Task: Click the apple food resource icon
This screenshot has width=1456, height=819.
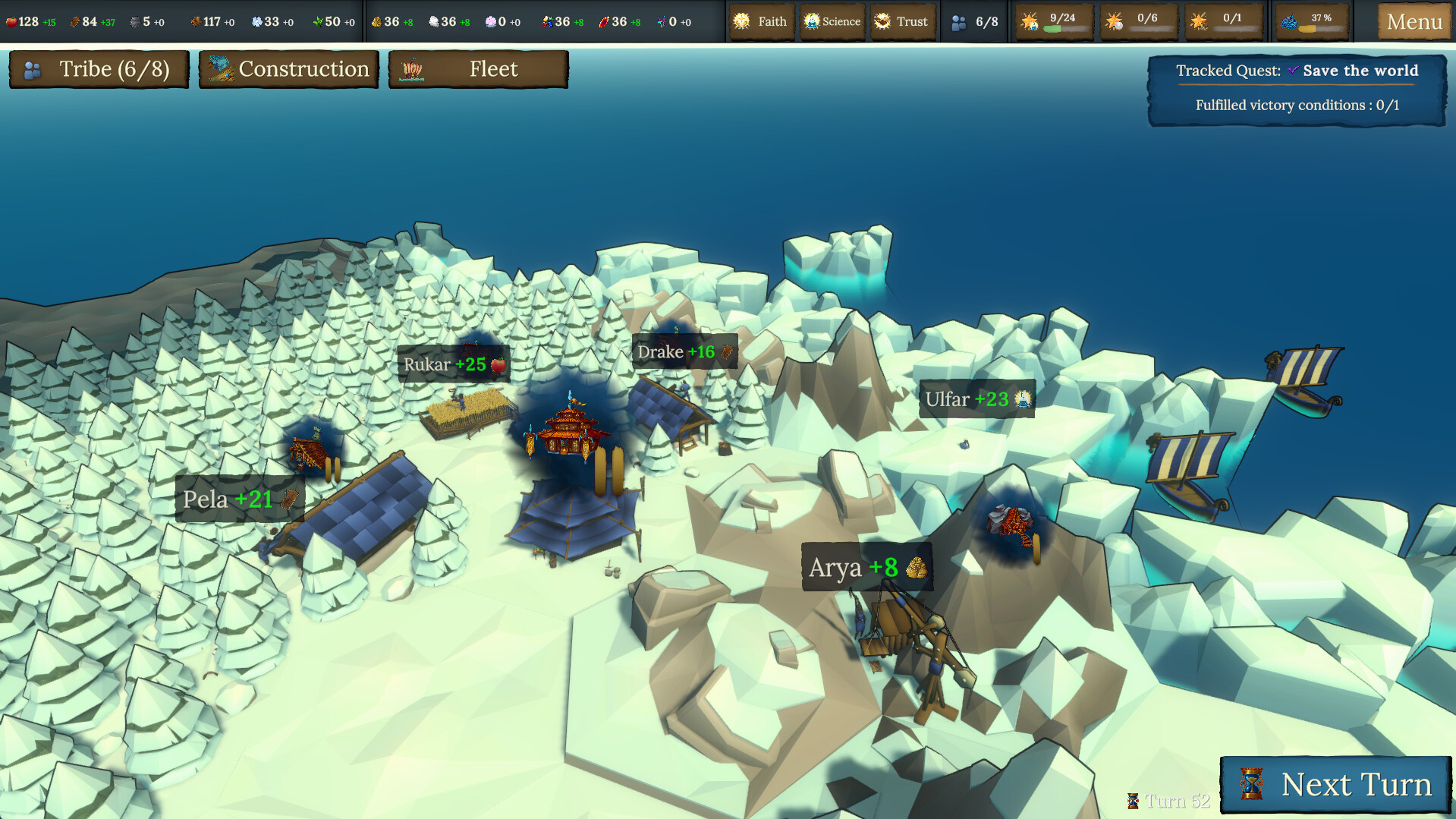Action: (12, 21)
